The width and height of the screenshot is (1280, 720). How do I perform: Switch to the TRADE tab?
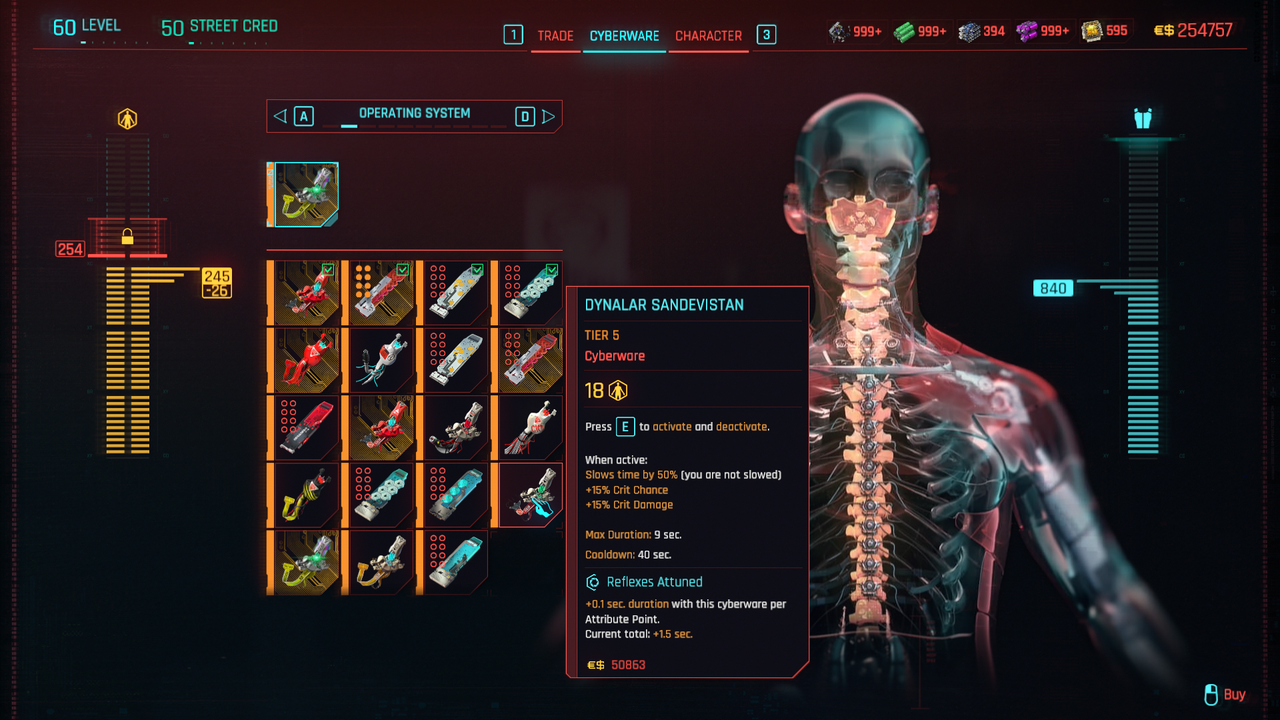555,35
